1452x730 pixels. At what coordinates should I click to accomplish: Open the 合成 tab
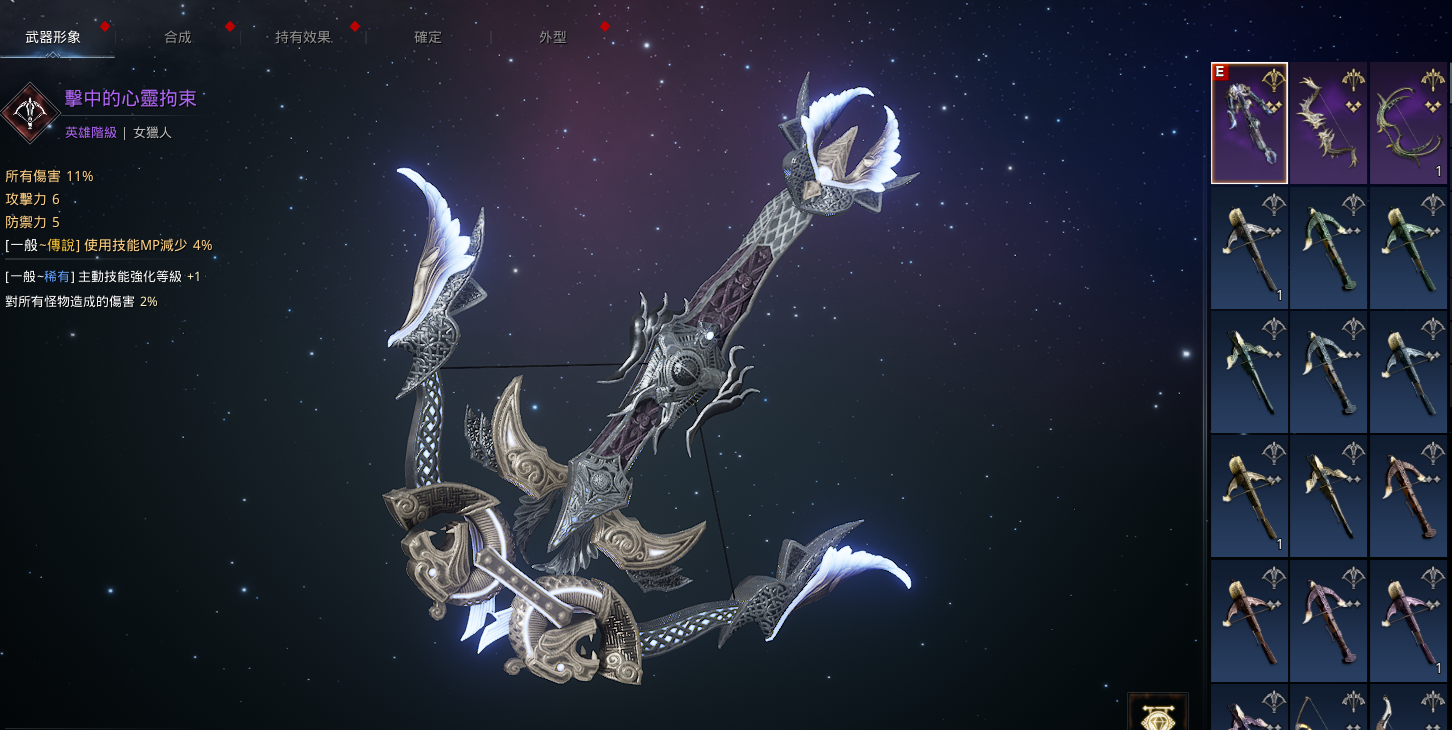(x=178, y=37)
